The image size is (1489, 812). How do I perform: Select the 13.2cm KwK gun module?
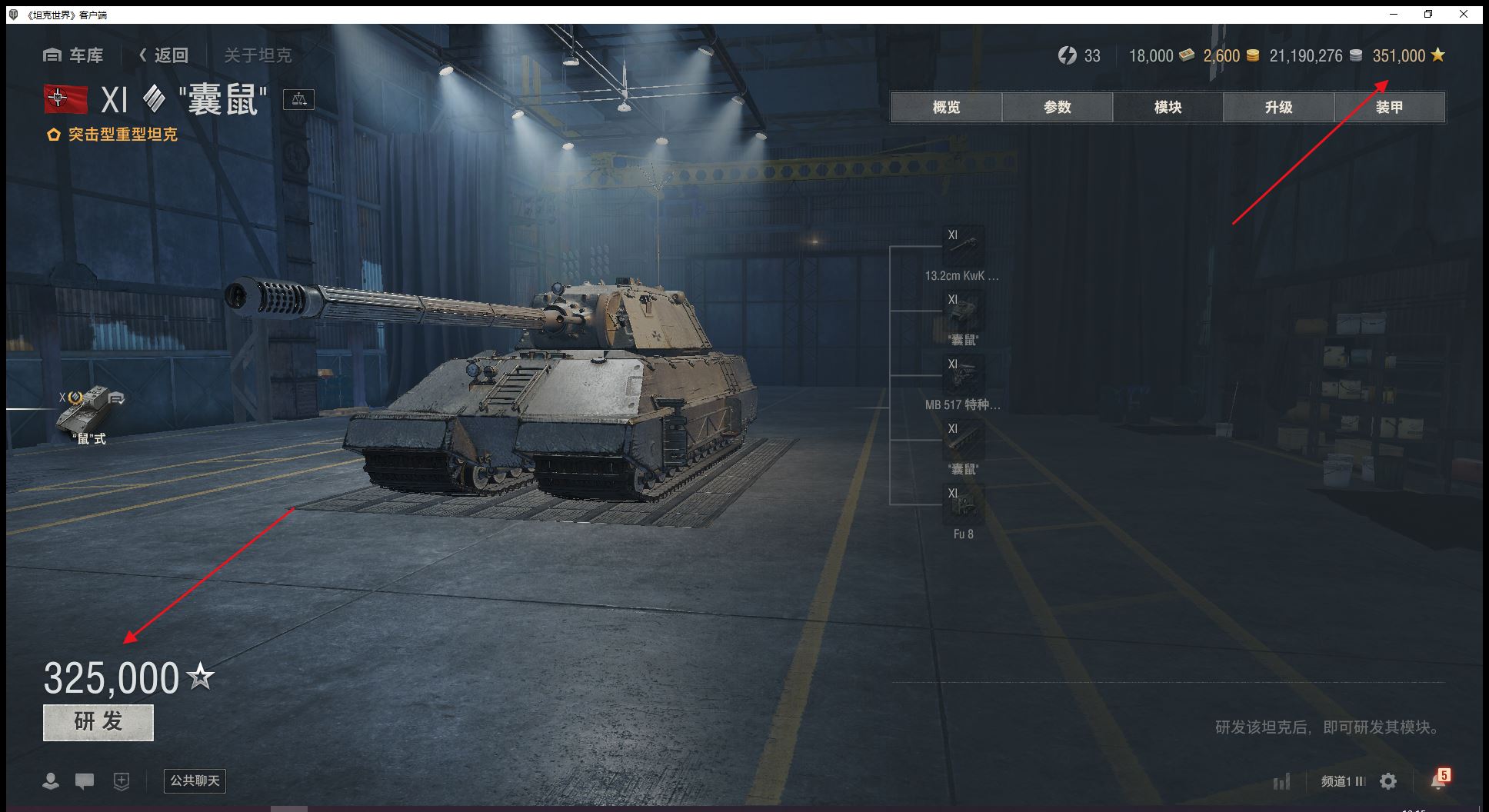[963, 246]
